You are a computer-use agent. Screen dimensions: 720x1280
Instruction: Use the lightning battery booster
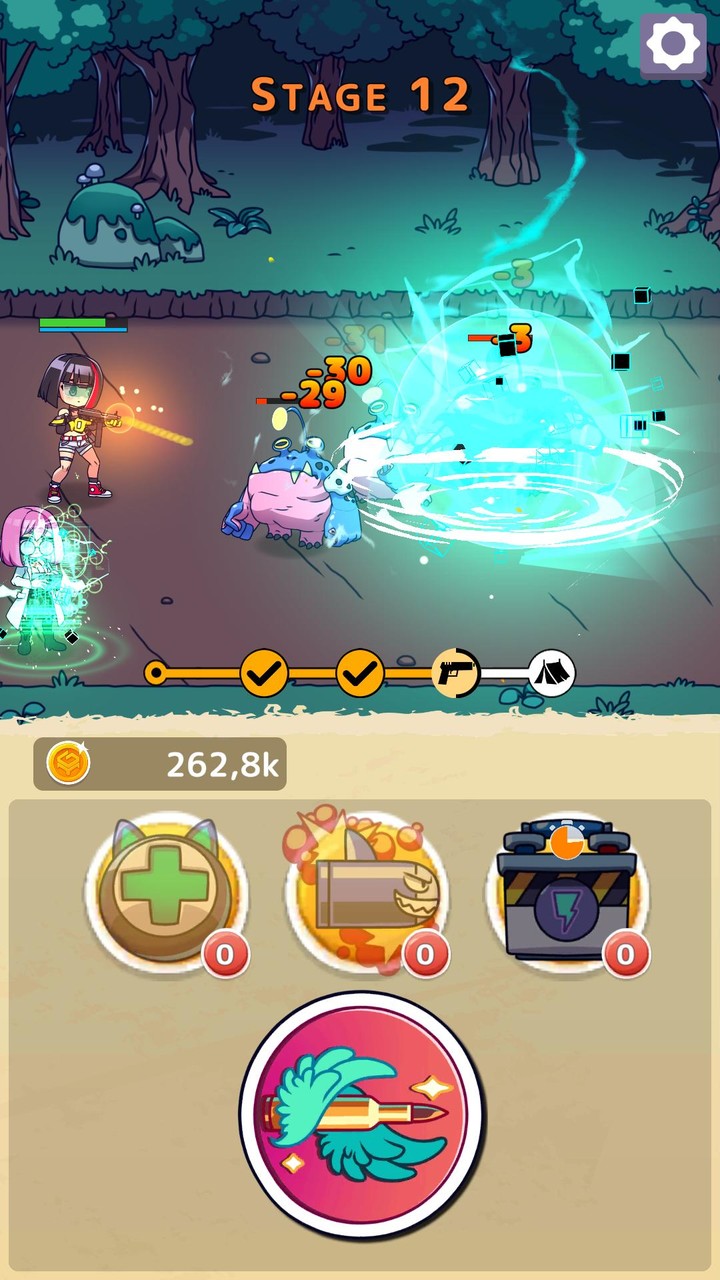click(567, 892)
